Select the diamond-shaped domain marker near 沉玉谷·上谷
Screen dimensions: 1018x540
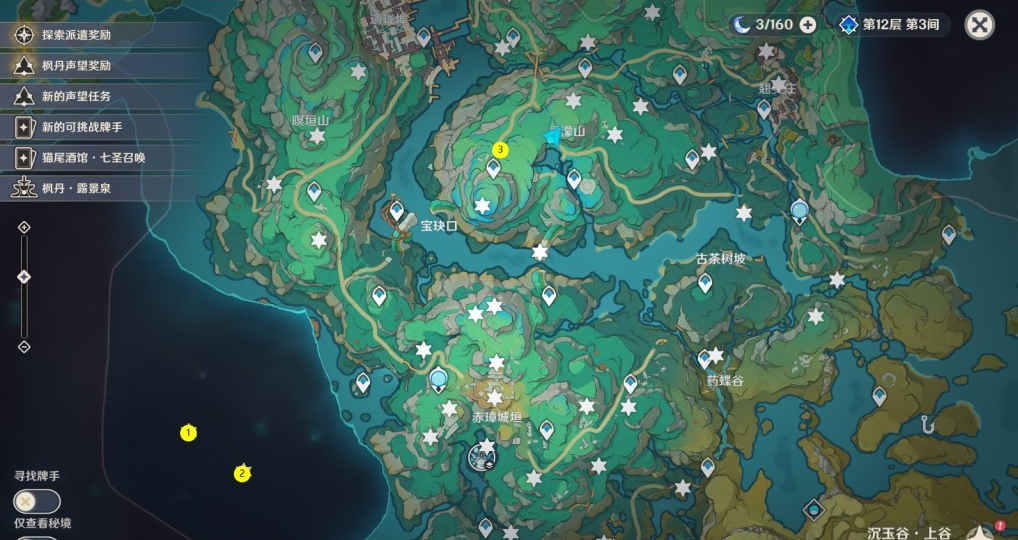(x=815, y=510)
